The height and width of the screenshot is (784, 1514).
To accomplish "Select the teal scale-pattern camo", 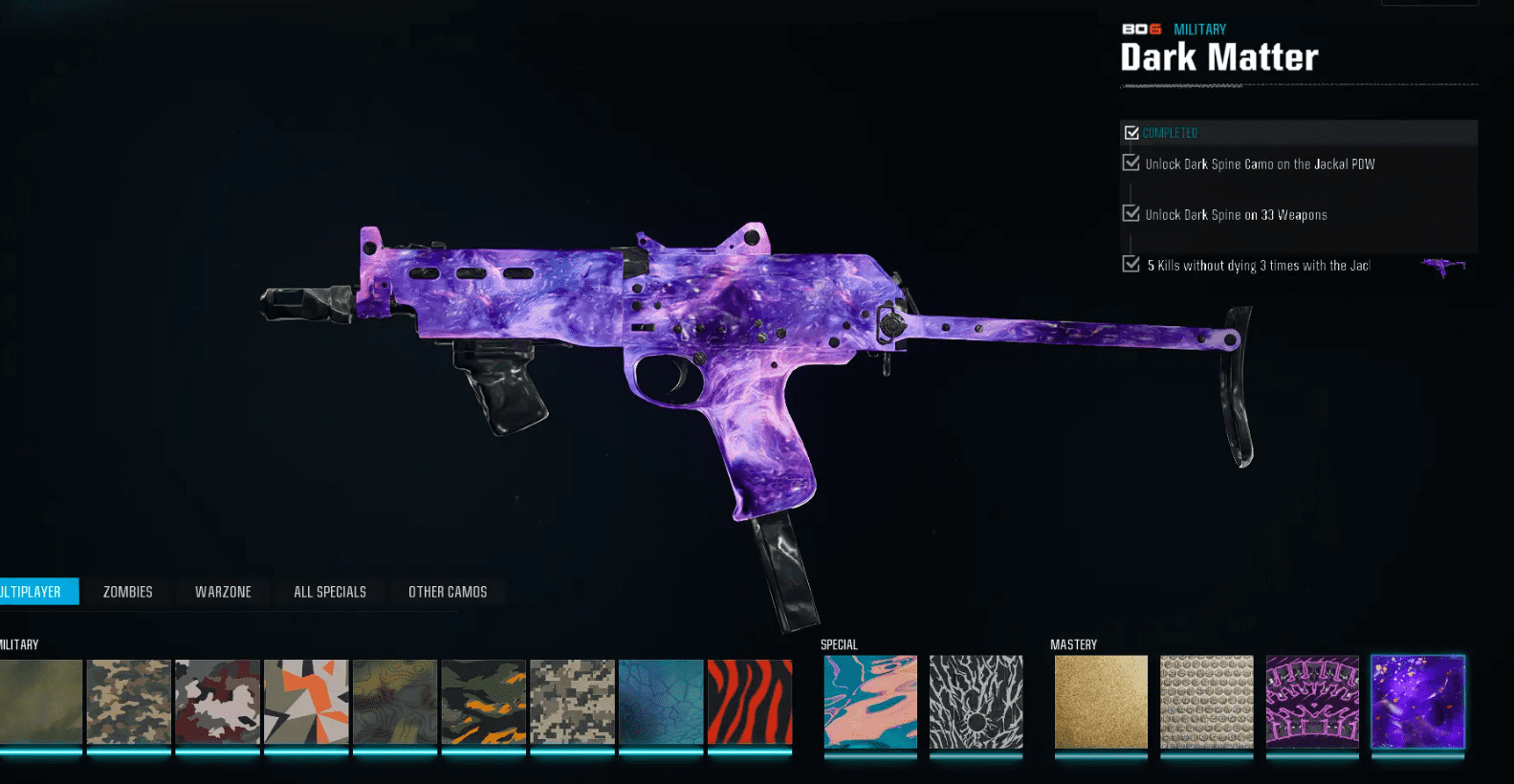I will (661, 702).
